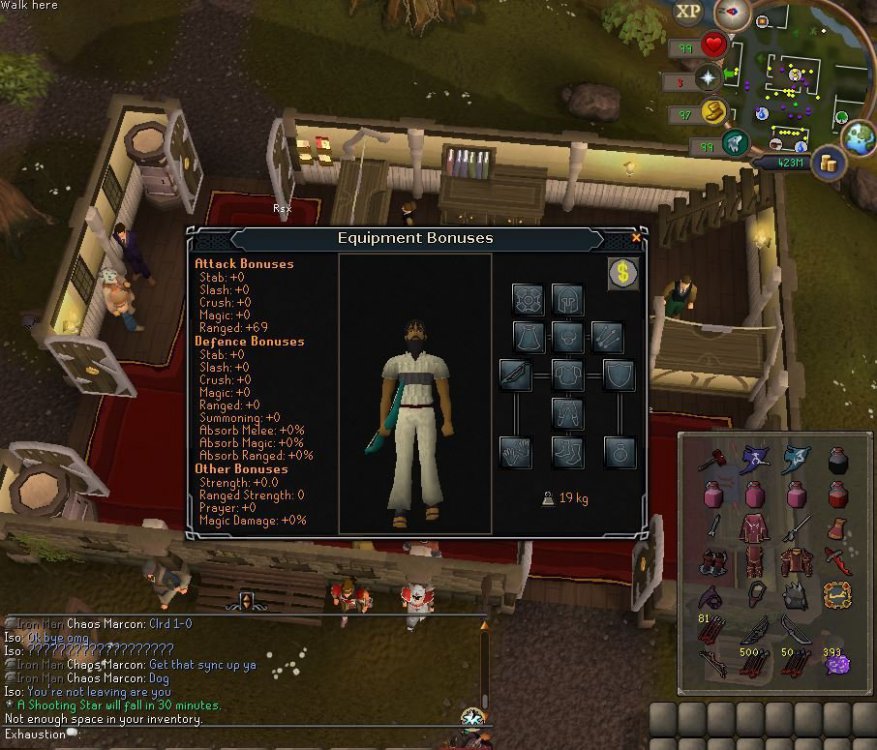Open the XP counter button
Screen dimensions: 877x750
[x=688, y=12]
